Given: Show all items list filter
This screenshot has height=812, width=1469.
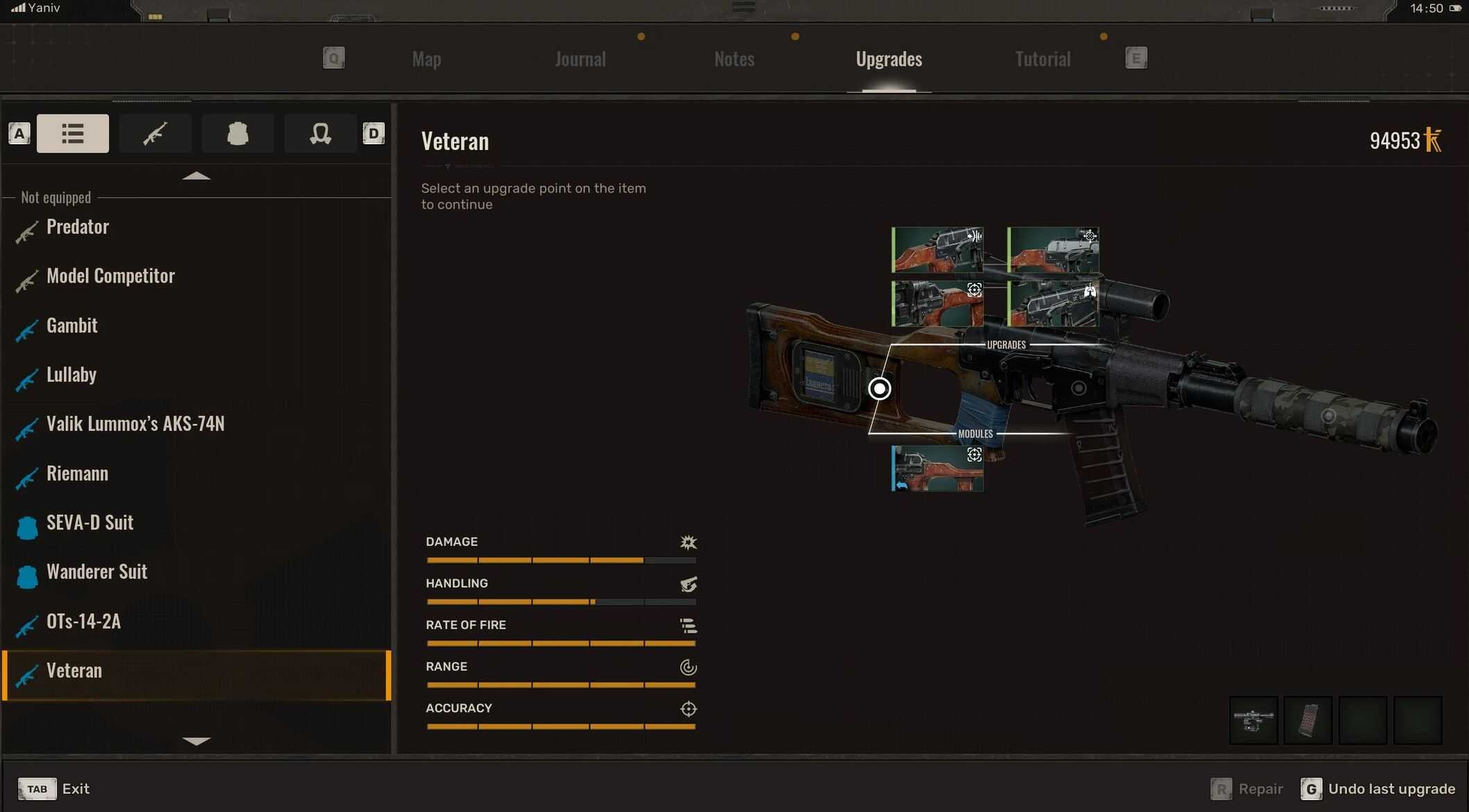Looking at the screenshot, I should (73, 133).
